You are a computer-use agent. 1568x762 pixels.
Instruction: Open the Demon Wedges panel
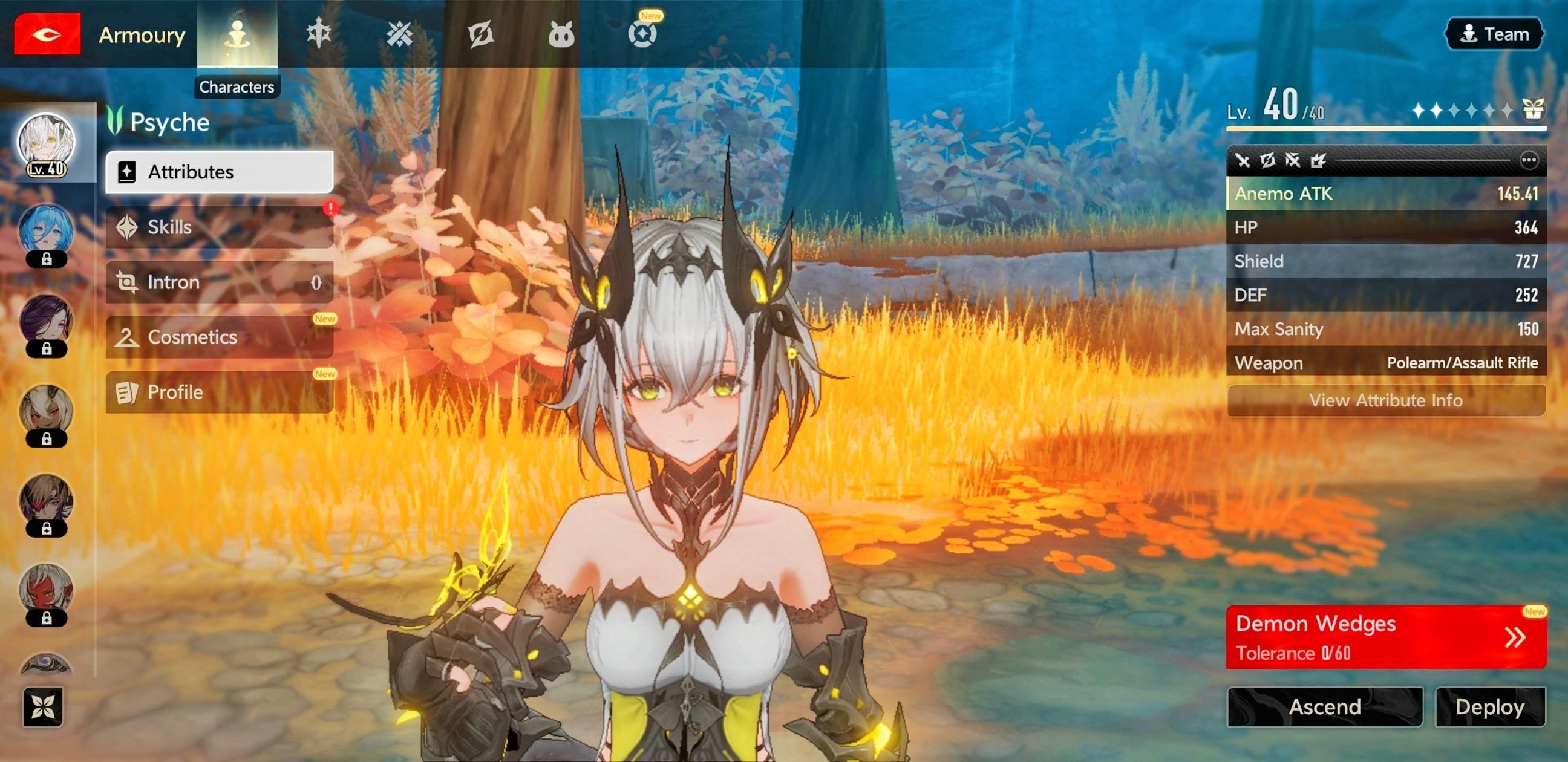(x=1385, y=637)
